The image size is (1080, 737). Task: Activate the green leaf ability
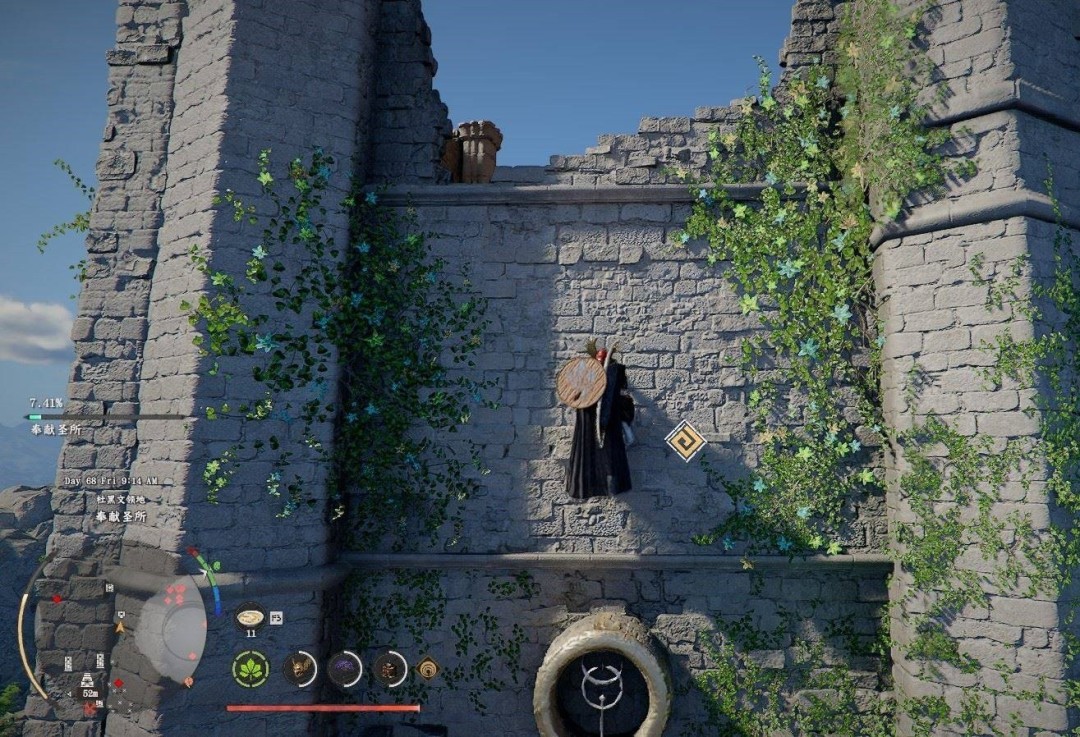[x=250, y=668]
